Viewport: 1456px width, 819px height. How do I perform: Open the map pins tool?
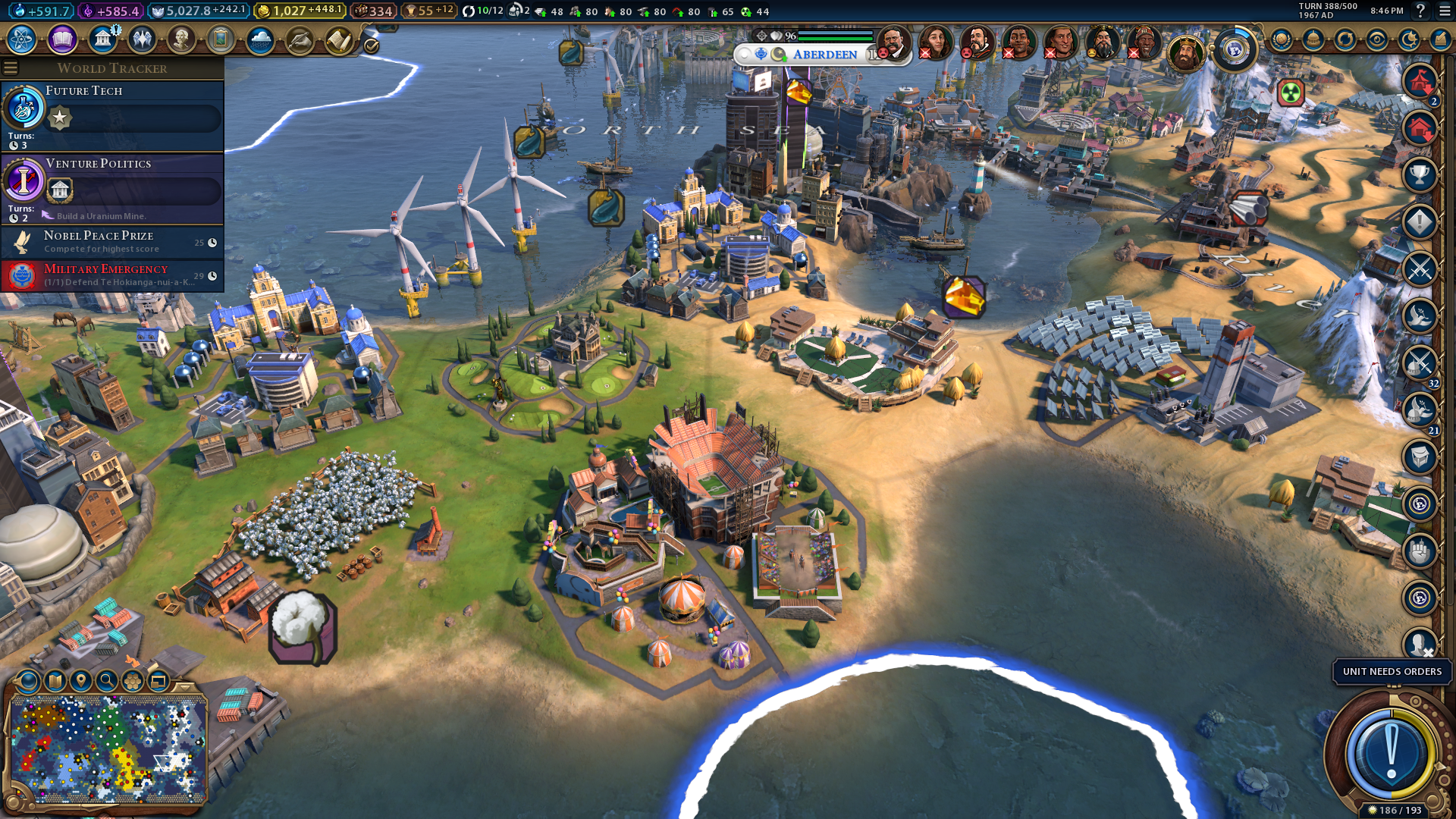pos(81,681)
